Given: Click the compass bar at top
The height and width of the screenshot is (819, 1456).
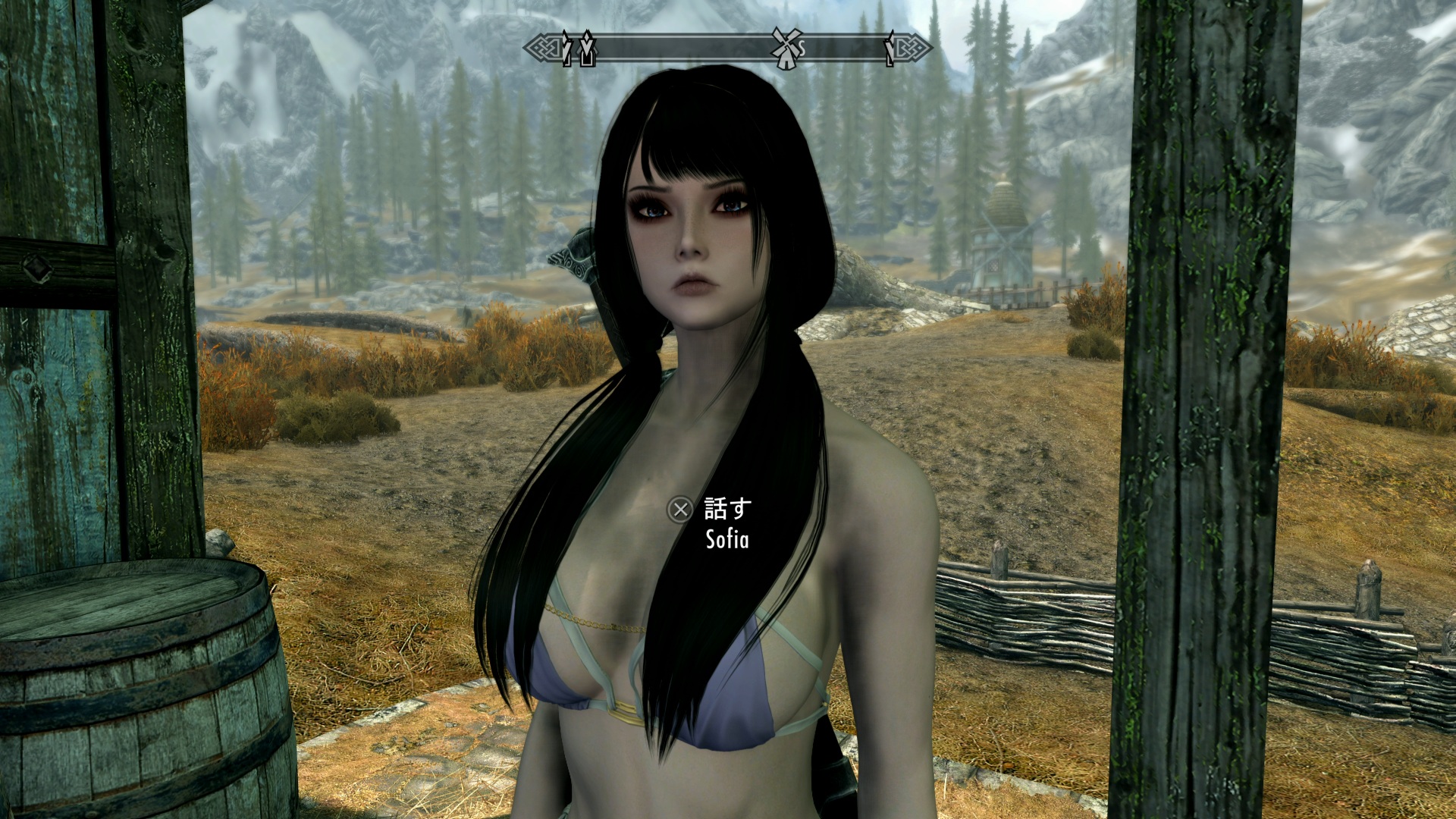Looking at the screenshot, I should click(682, 49).
